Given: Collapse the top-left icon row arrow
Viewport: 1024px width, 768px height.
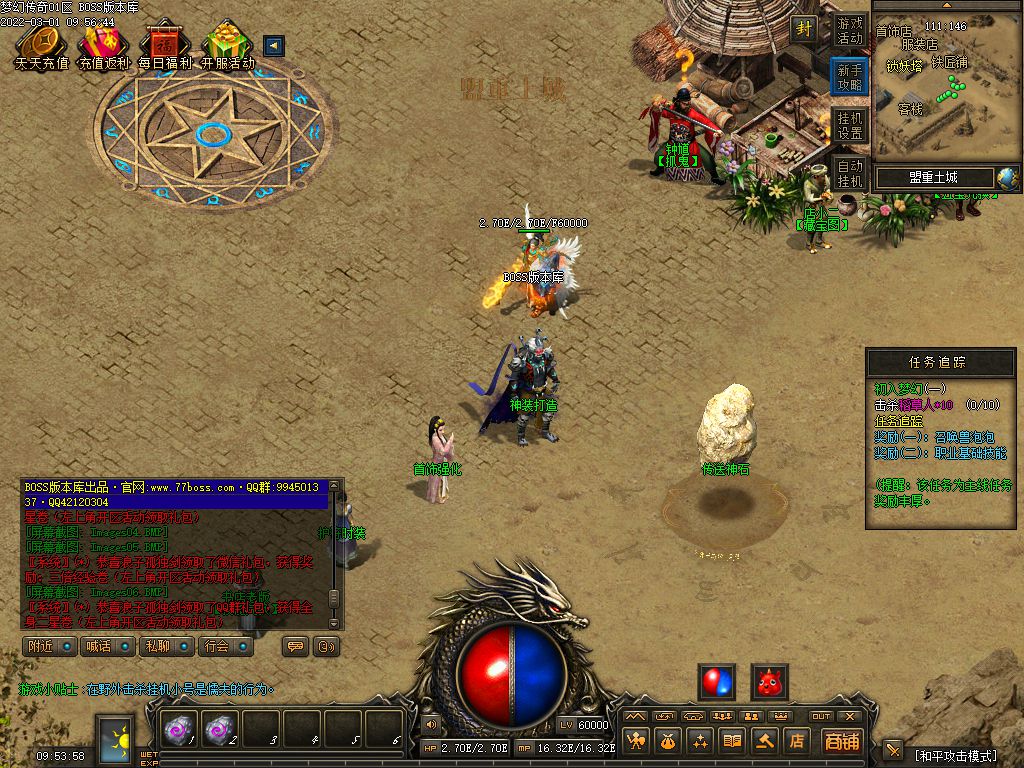Looking at the screenshot, I should coord(273,46).
